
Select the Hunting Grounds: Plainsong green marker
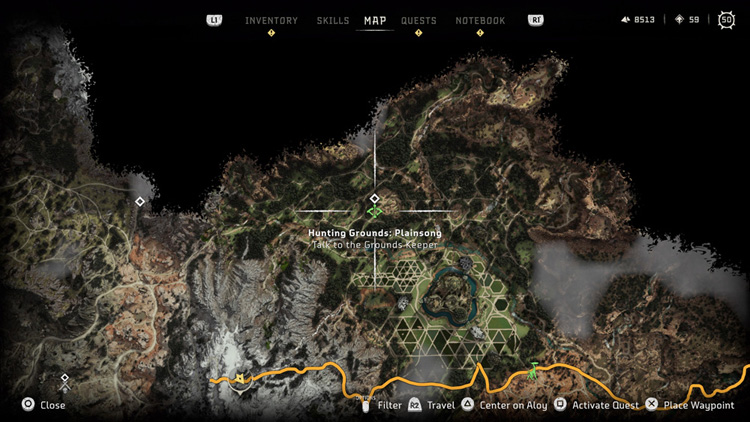(x=375, y=212)
